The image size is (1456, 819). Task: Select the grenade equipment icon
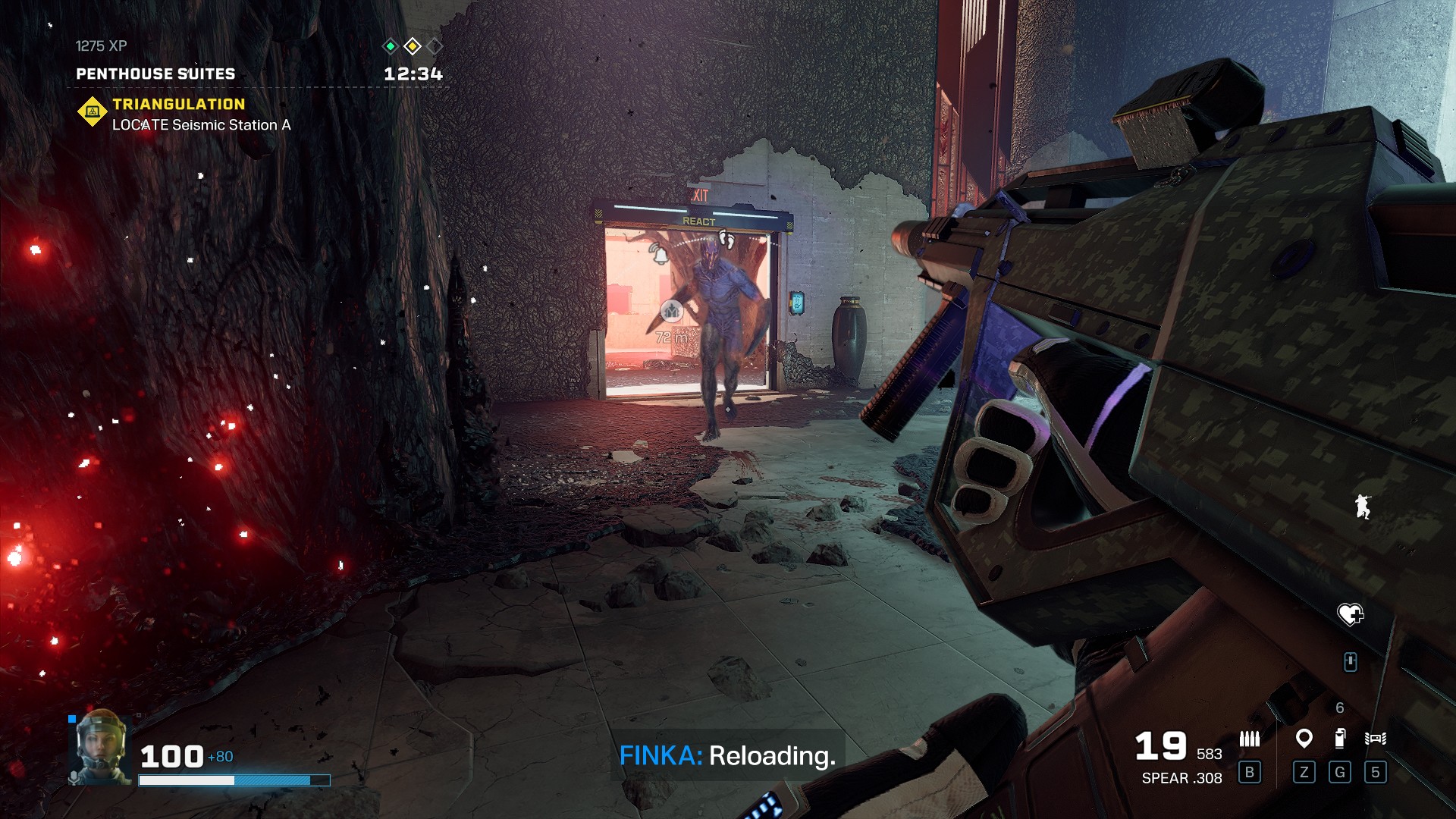(x=1340, y=738)
